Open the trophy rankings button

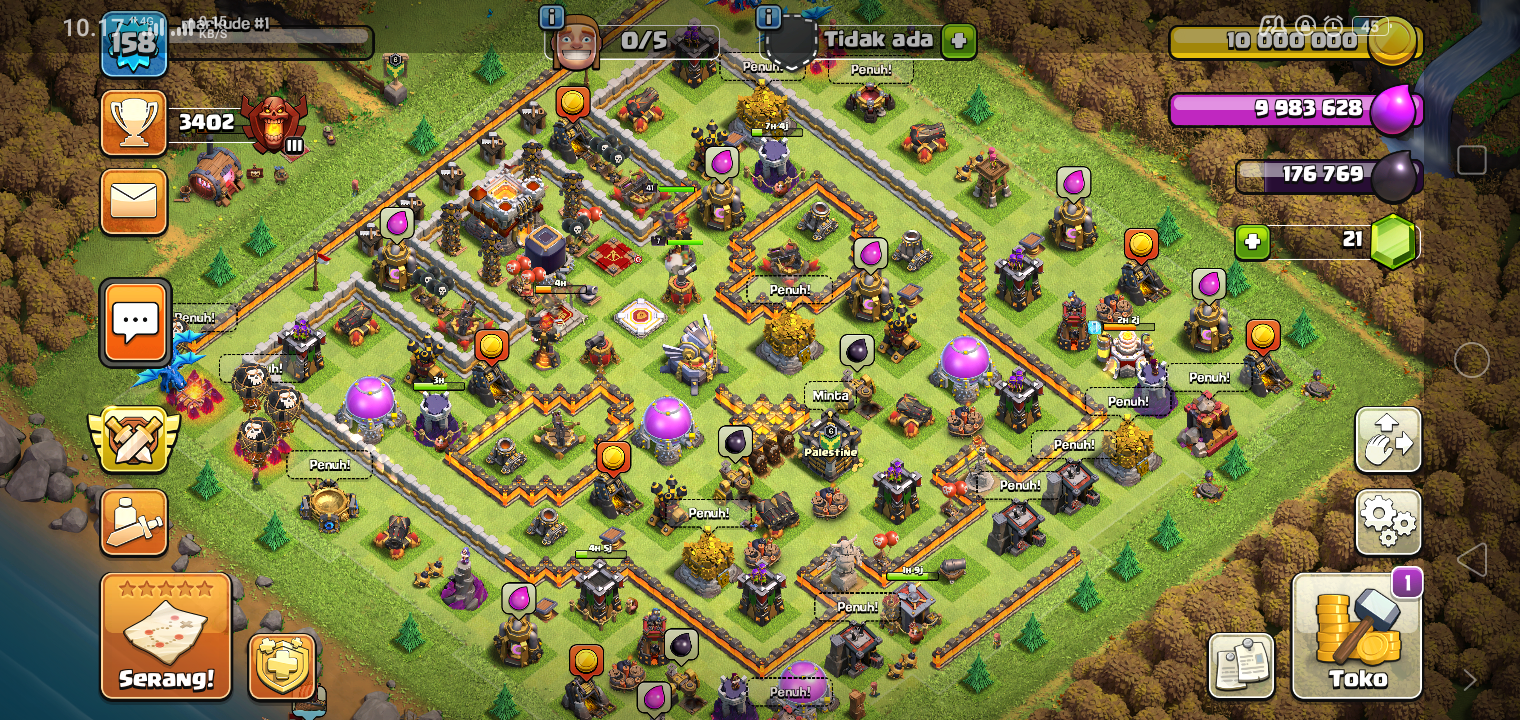pos(134,123)
